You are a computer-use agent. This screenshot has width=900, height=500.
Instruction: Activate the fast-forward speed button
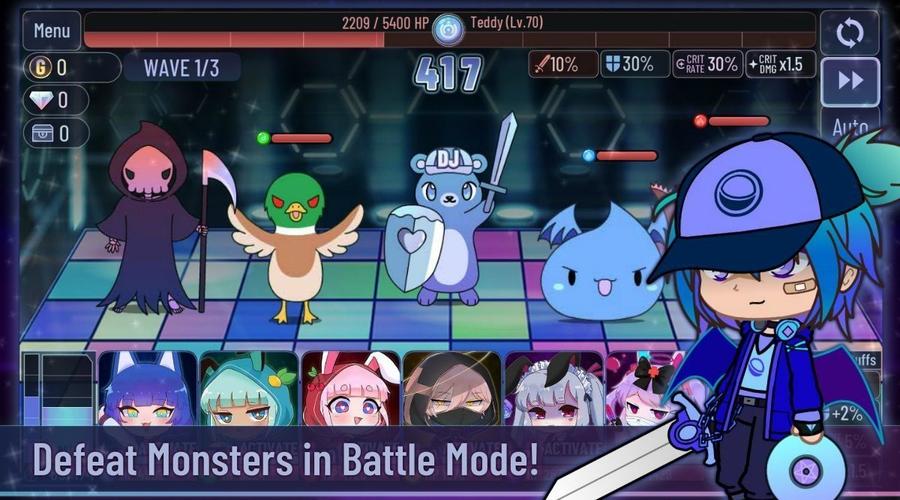[x=849, y=81]
